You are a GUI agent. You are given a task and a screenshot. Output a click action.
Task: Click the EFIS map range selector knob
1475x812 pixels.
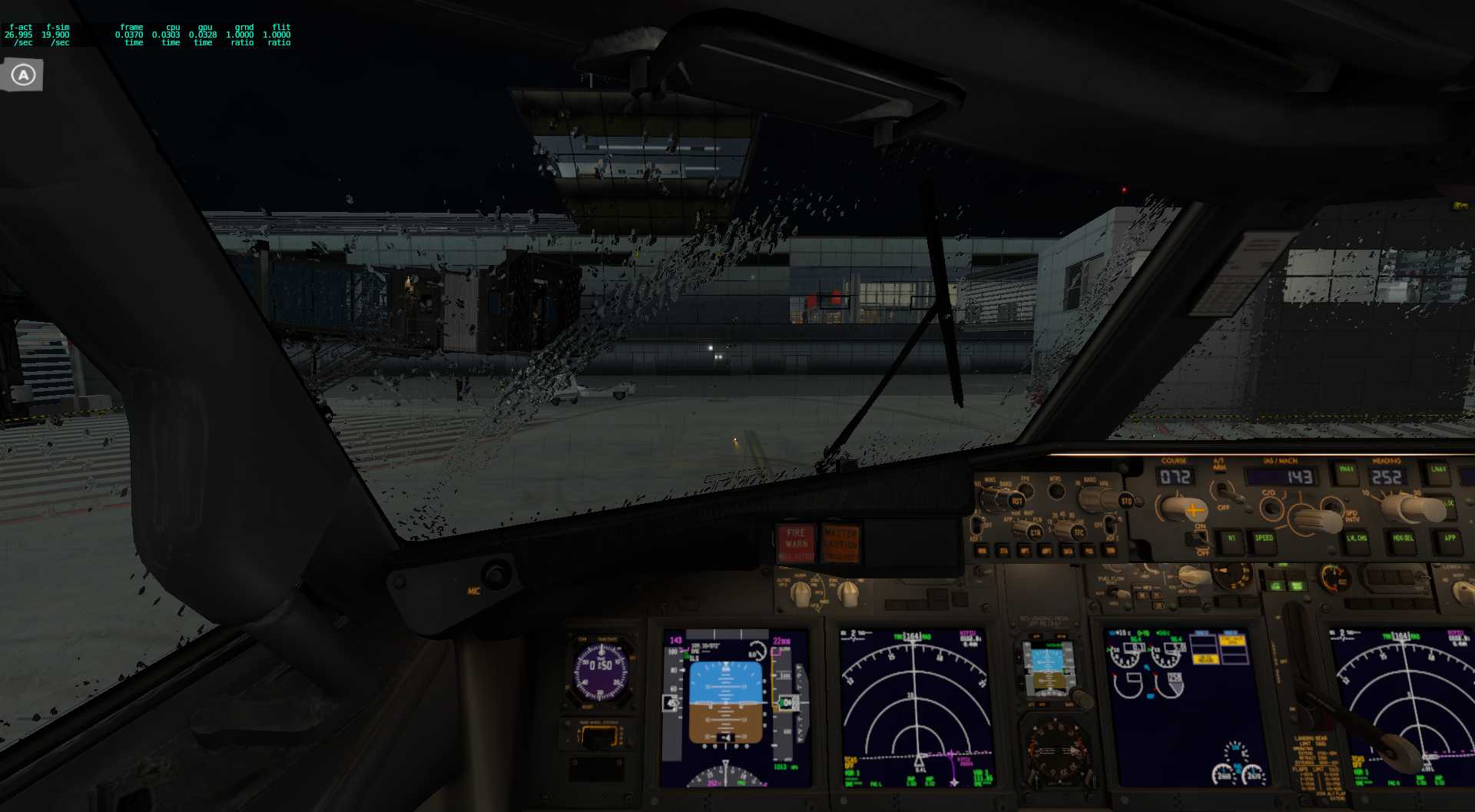pos(1066,525)
